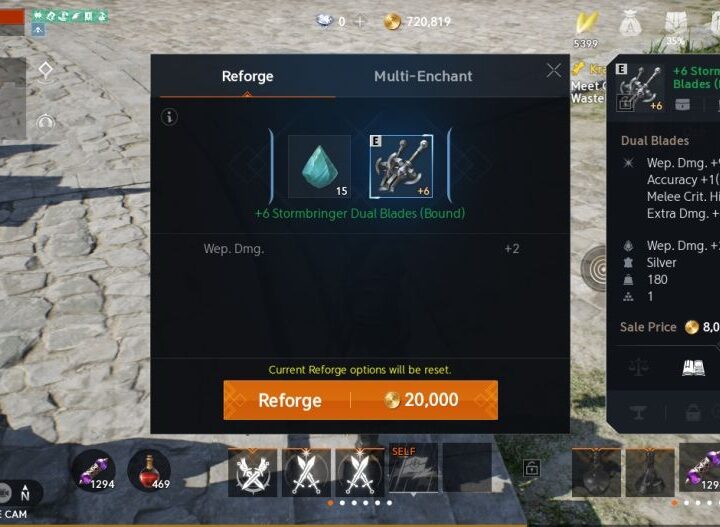Select the Reforge tab
Screen dimensions: 720x527
tap(247, 76)
